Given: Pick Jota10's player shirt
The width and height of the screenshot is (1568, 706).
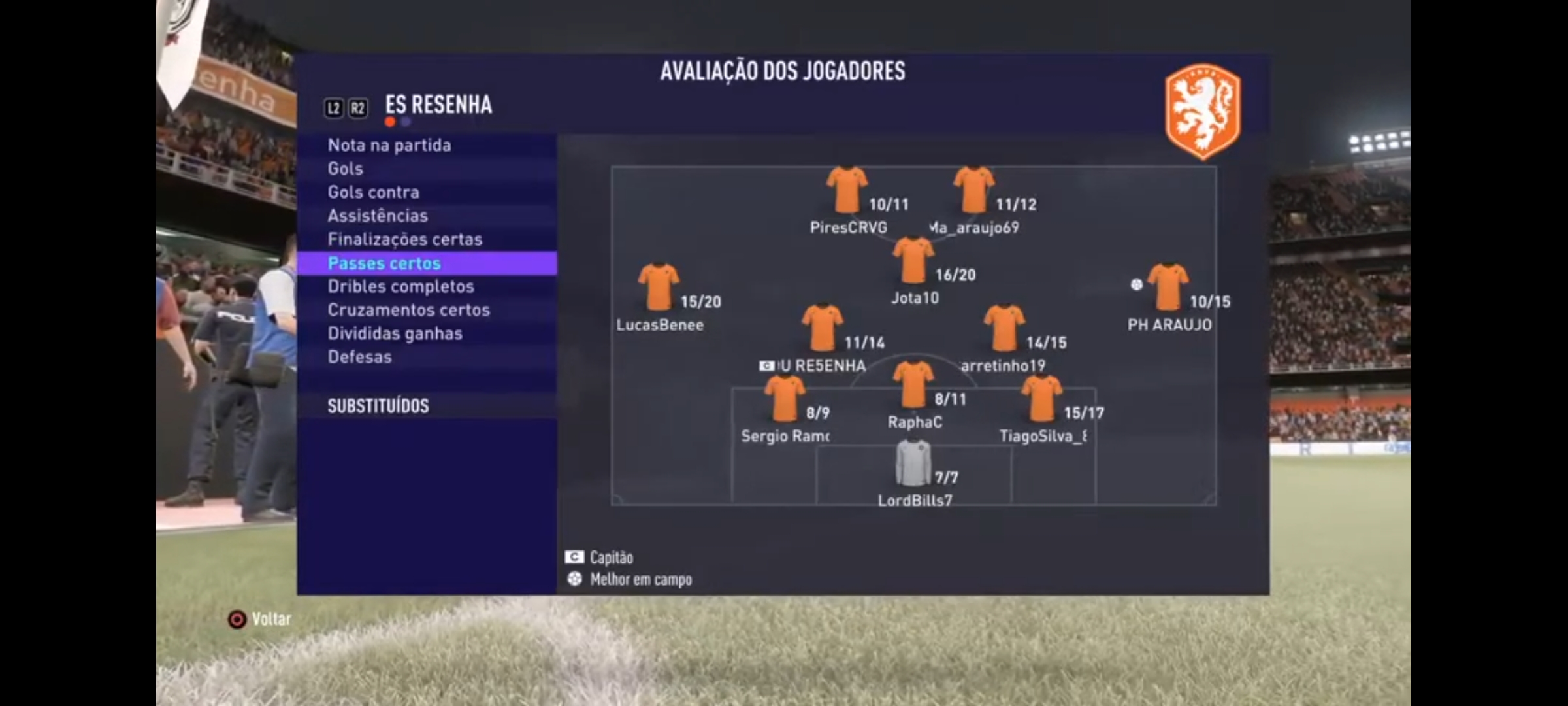Looking at the screenshot, I should (913, 260).
